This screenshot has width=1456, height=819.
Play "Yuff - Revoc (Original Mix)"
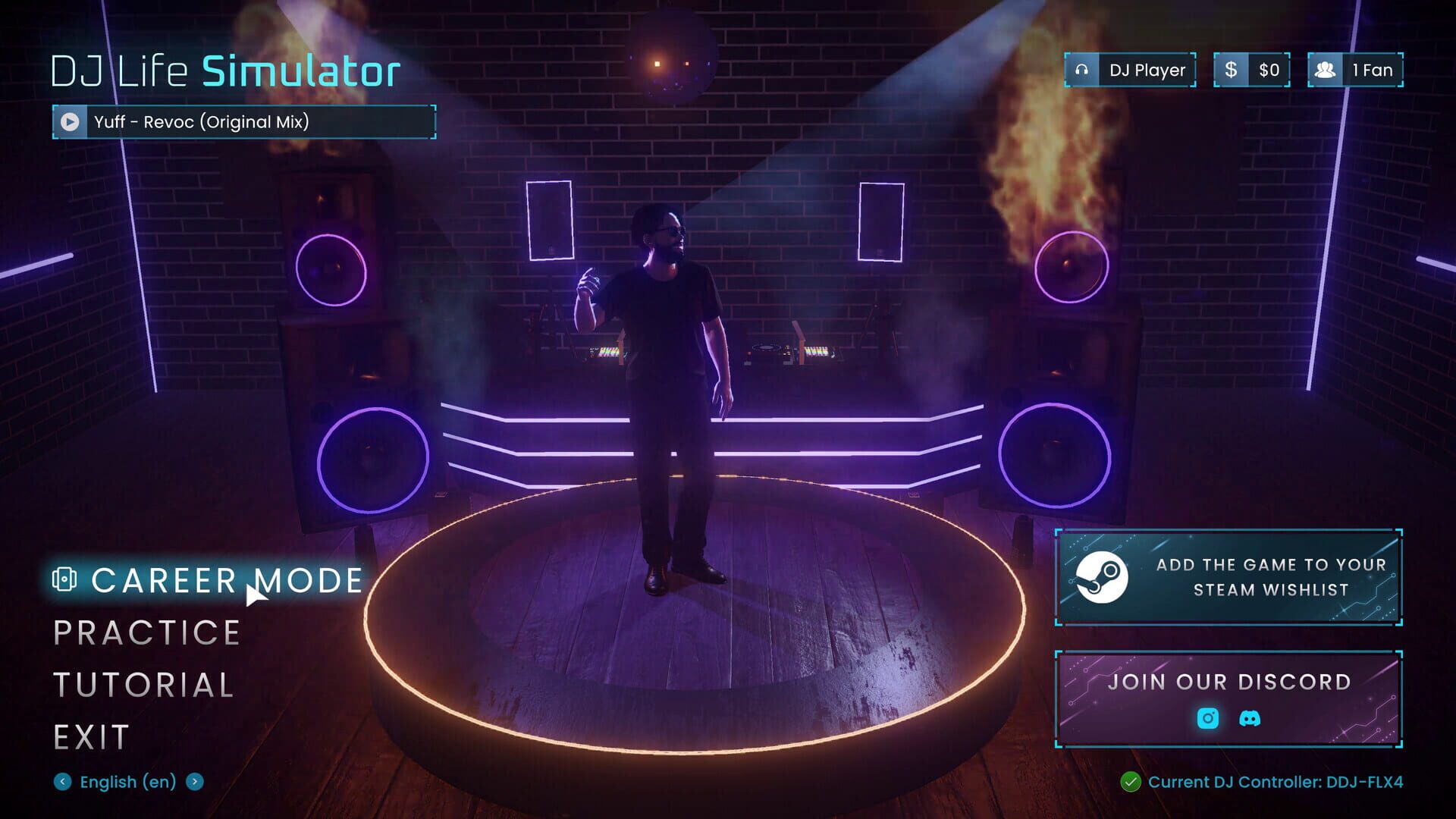(71, 121)
